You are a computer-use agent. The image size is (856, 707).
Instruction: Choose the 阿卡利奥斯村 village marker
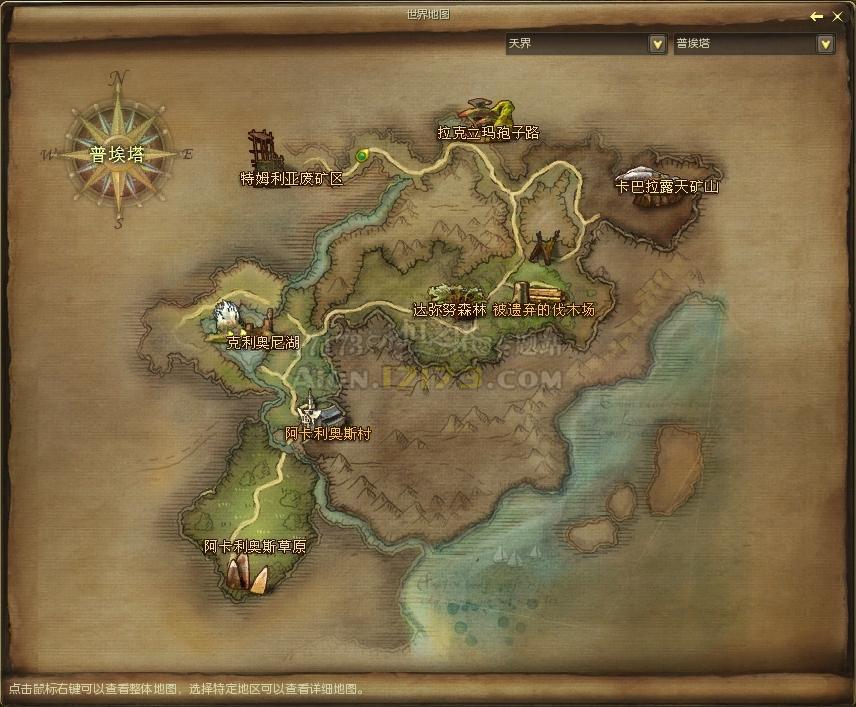(x=328, y=433)
